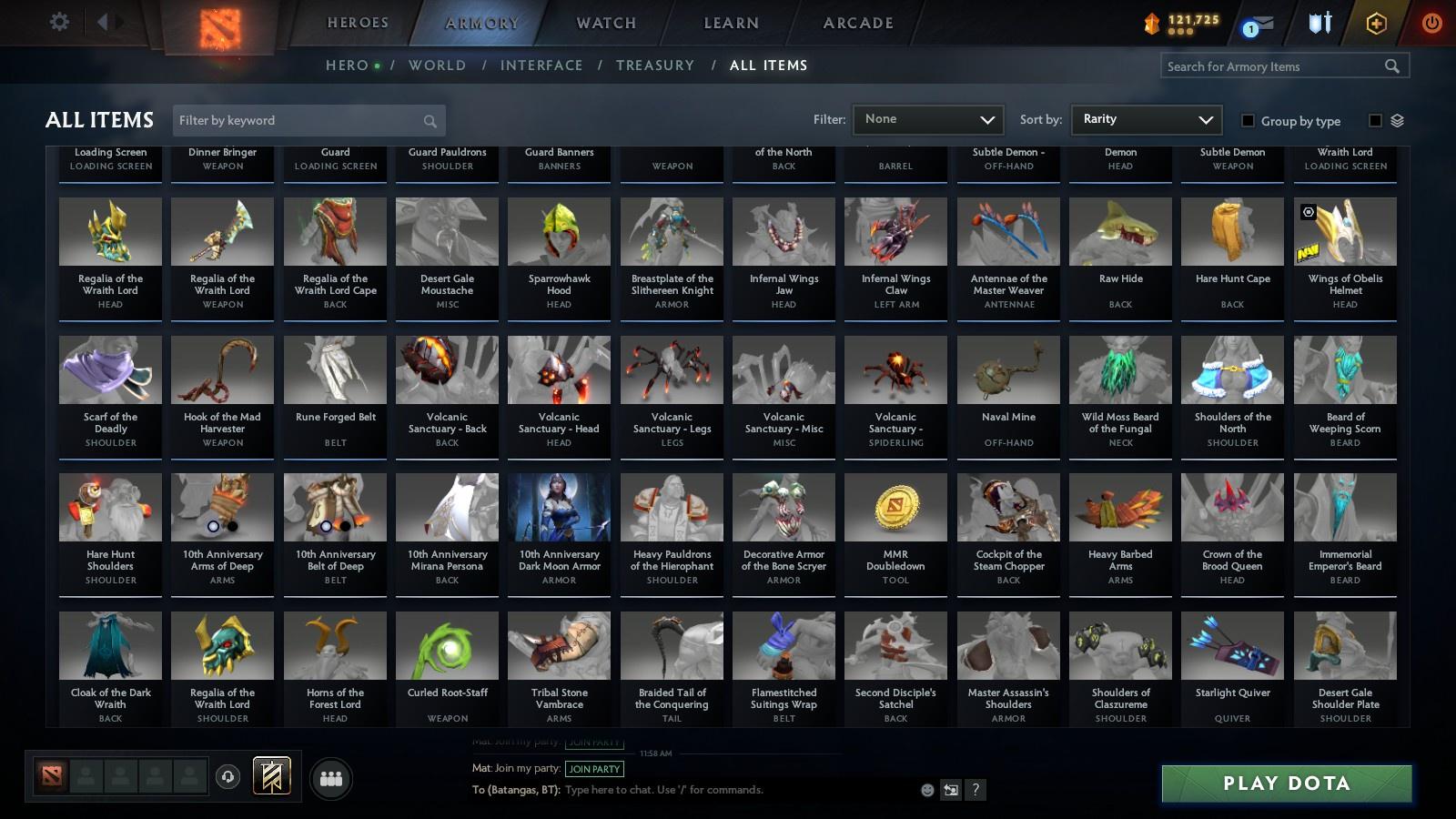This screenshot has height=819, width=1456.
Task: Open the settings gear
Action: coord(59,22)
